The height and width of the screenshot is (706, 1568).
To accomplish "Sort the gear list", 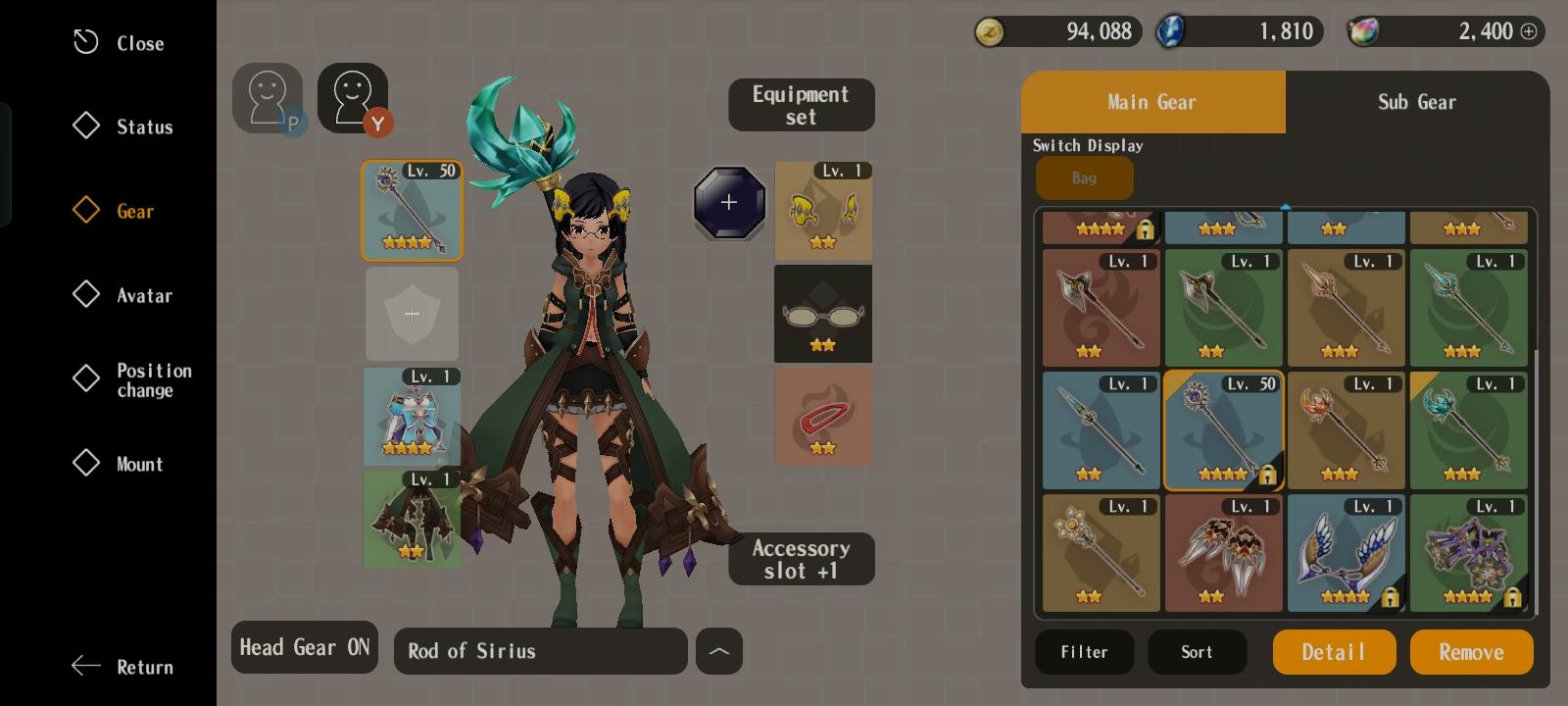I will point(1197,652).
